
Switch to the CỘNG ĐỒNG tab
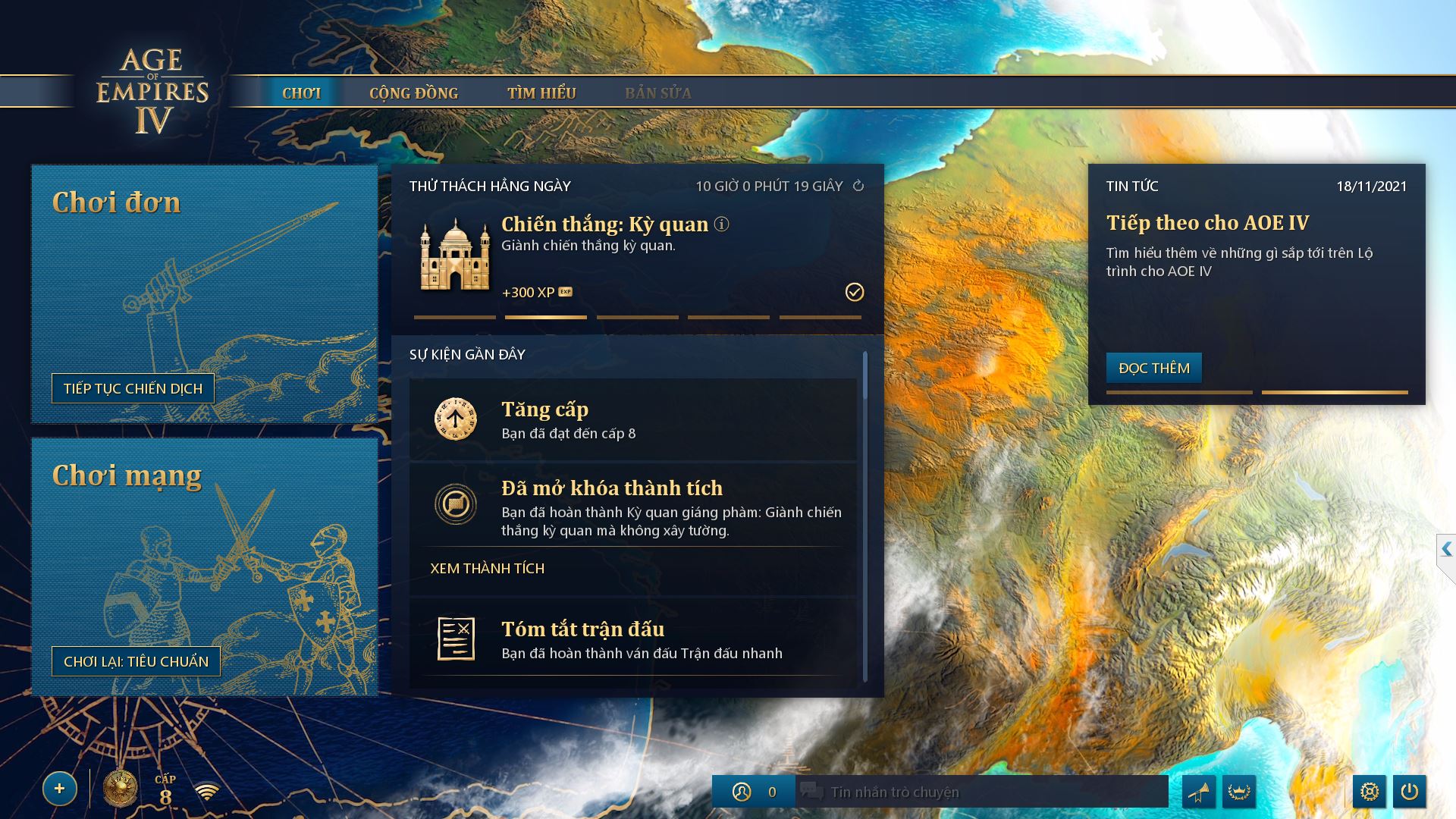[x=414, y=93]
